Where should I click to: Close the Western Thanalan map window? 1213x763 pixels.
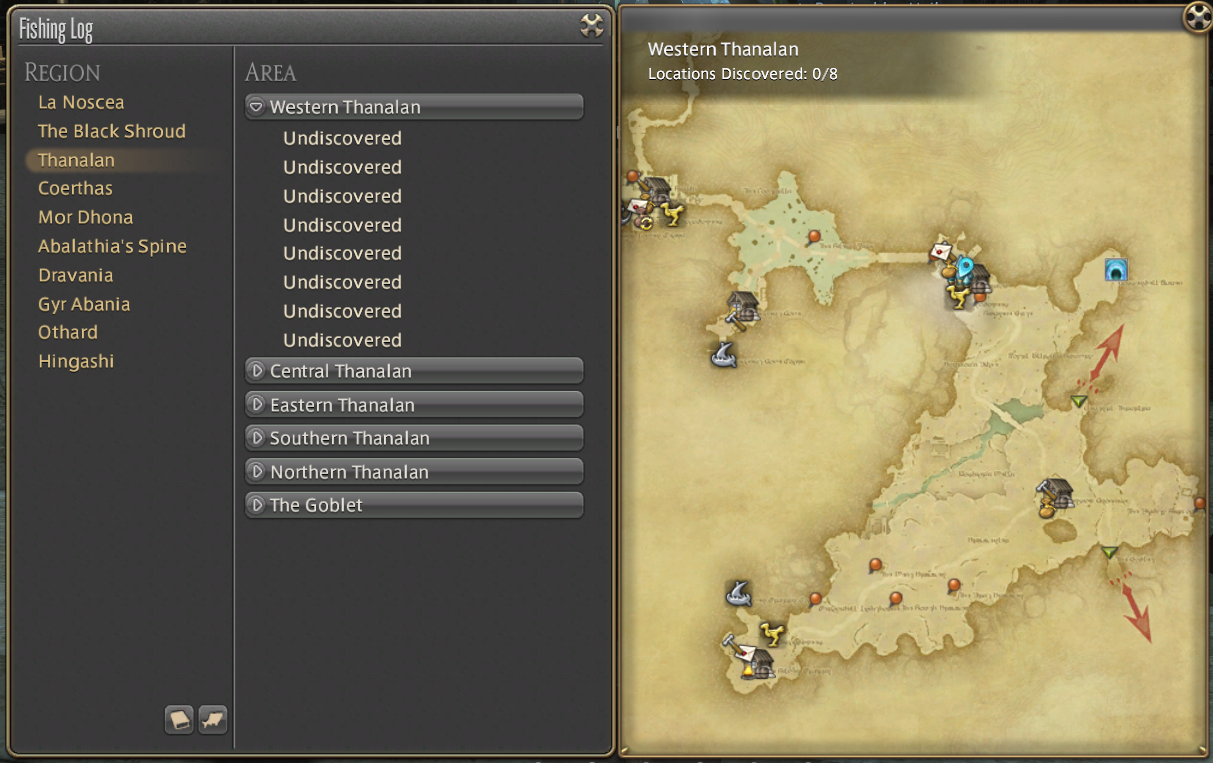tap(1197, 16)
